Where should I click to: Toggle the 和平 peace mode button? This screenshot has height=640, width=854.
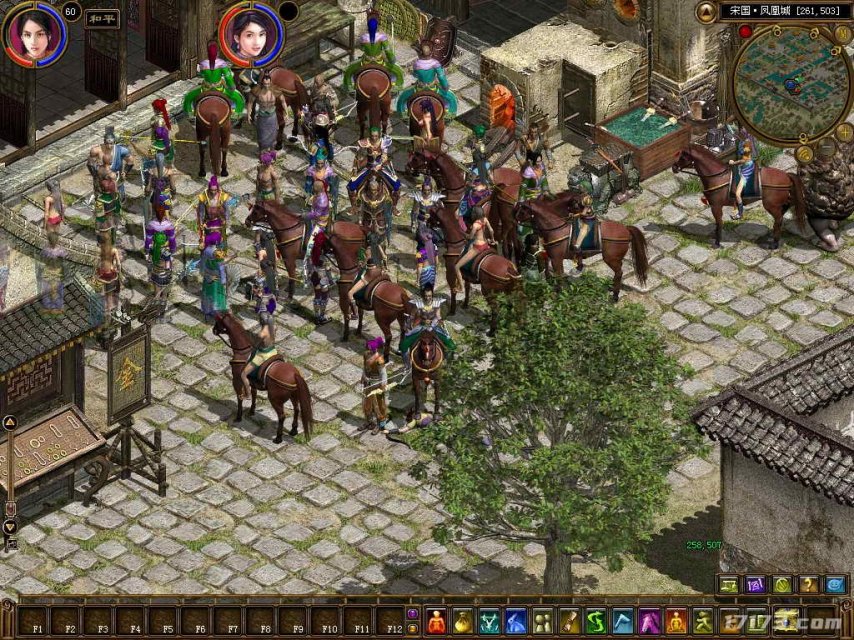[x=103, y=18]
